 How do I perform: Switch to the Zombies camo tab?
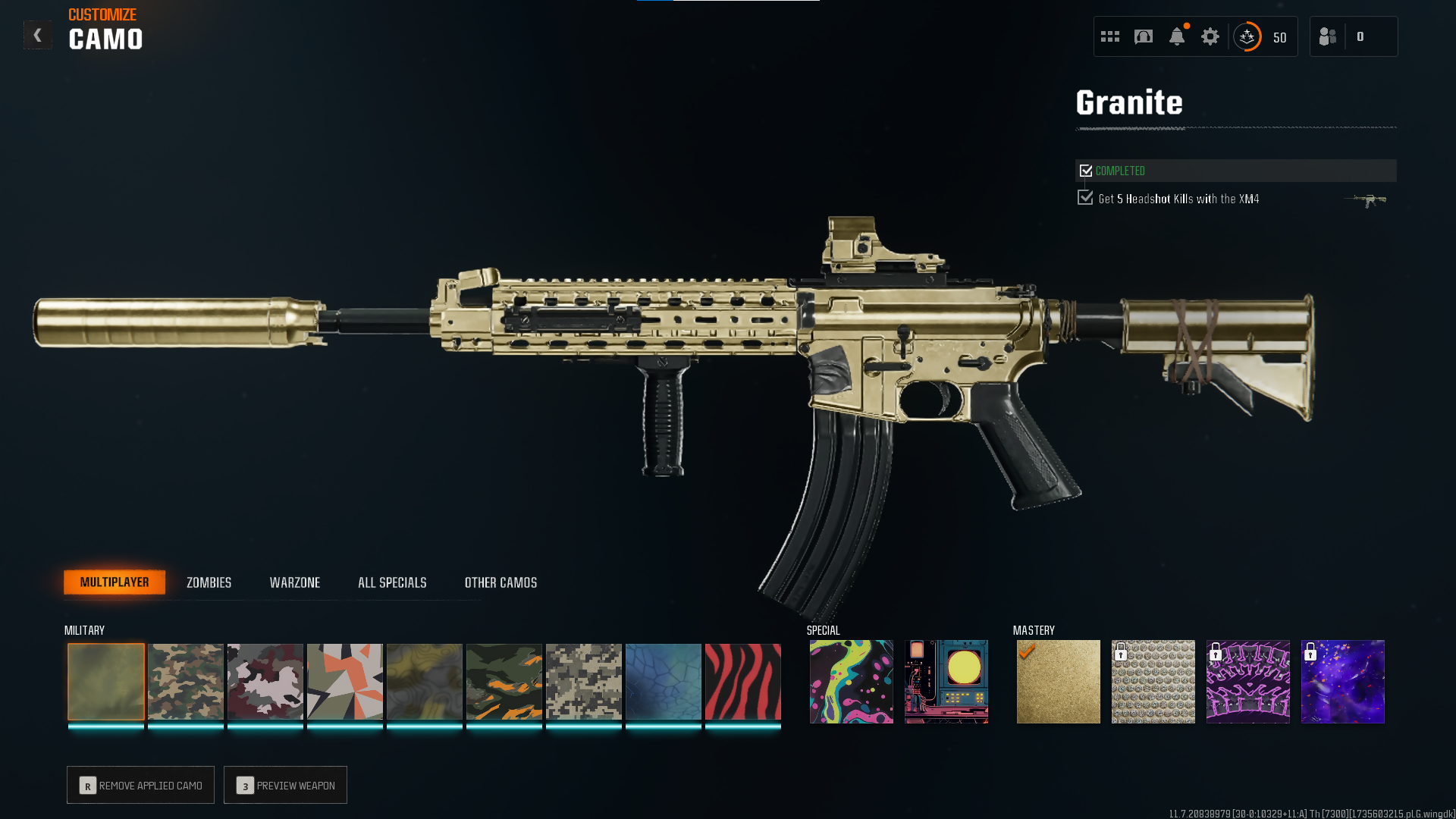pos(209,582)
